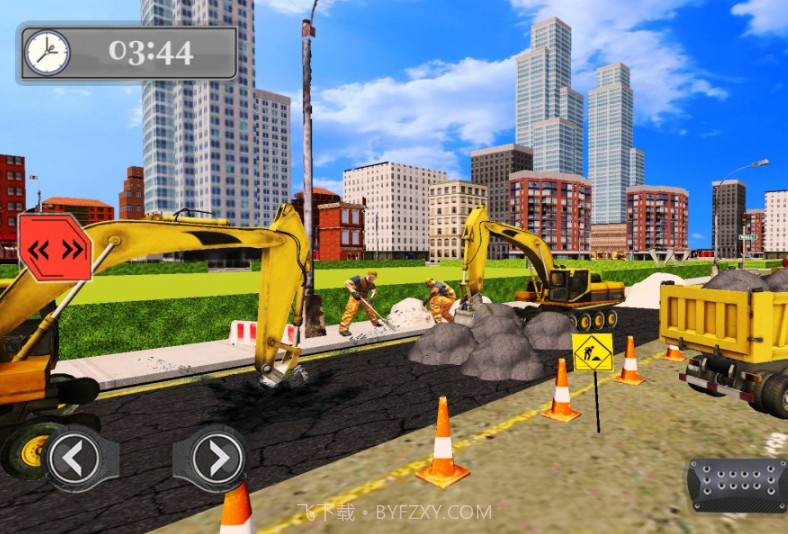Tap the red double-arrow octagon button

click(x=55, y=247)
